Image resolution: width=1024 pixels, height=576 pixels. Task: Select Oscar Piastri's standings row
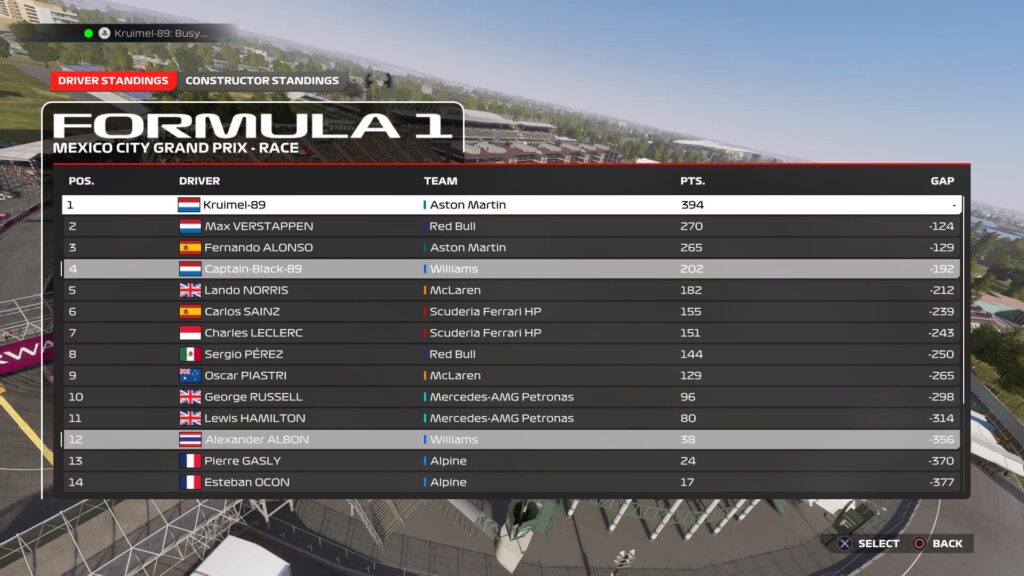511,376
